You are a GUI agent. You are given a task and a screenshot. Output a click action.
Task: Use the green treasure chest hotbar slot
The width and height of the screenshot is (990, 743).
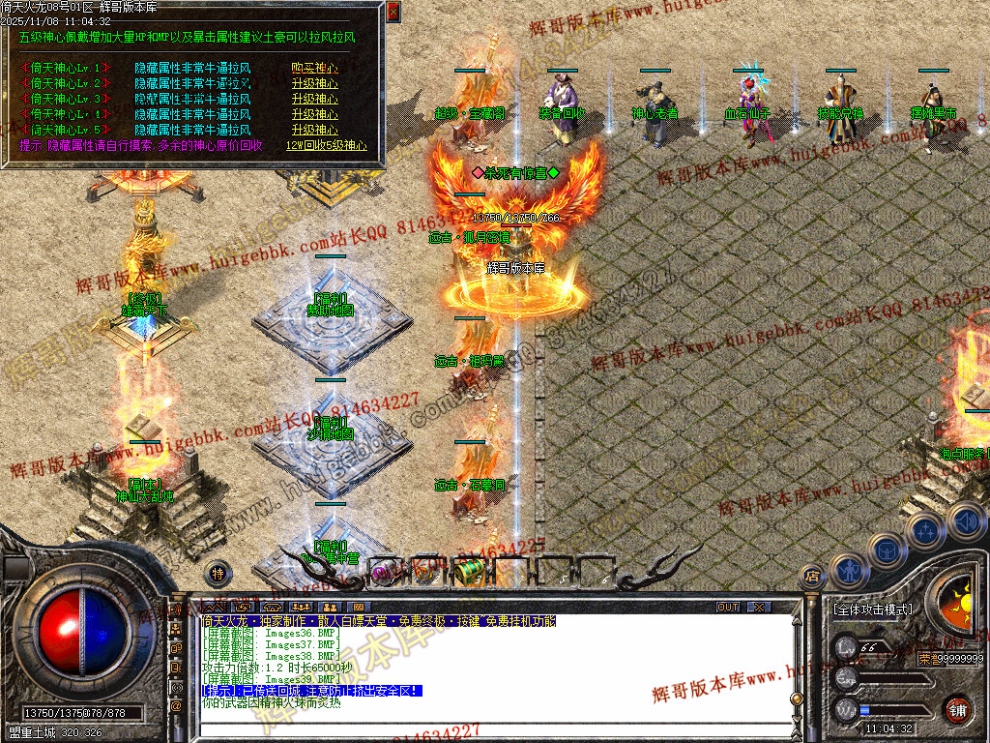click(466, 571)
